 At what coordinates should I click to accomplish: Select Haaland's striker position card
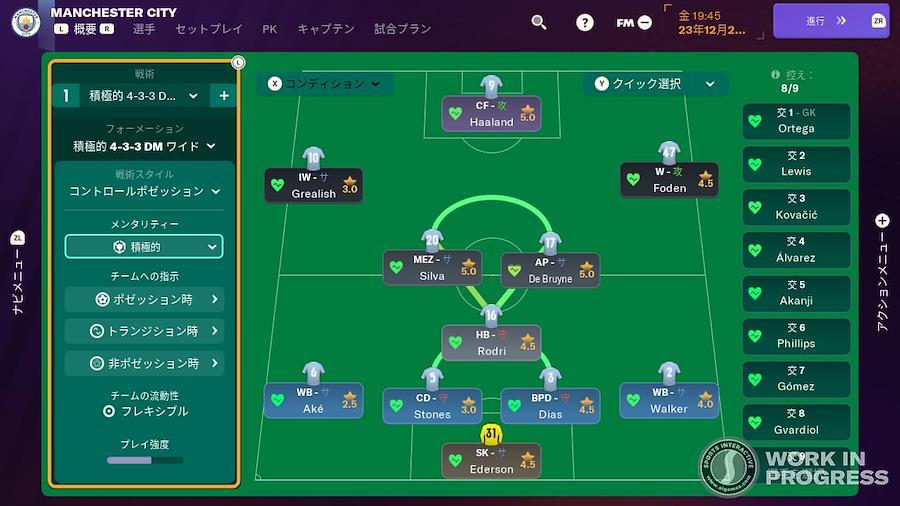(x=492, y=115)
